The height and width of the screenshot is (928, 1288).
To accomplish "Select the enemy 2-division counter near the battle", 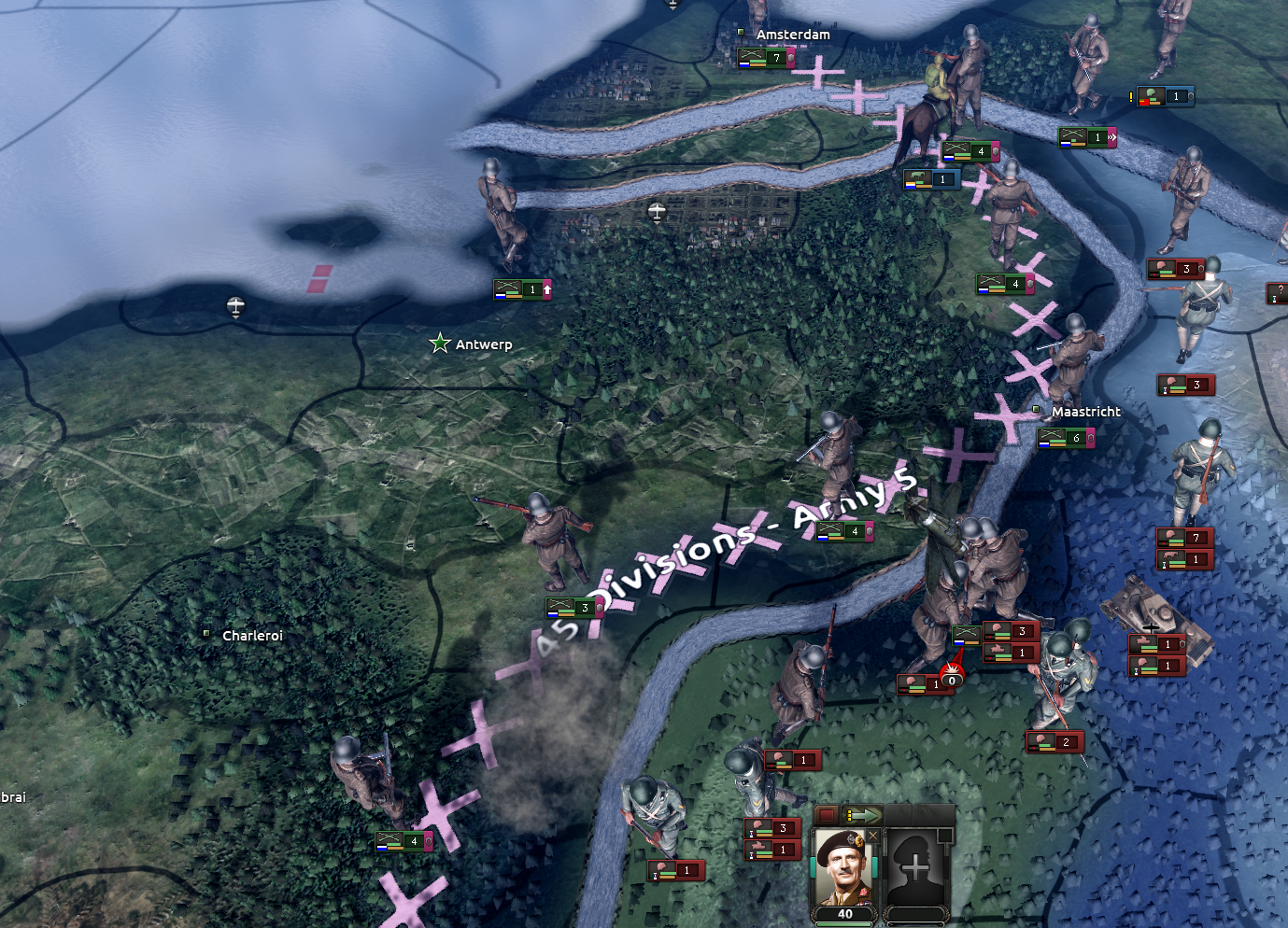I will point(1055,742).
